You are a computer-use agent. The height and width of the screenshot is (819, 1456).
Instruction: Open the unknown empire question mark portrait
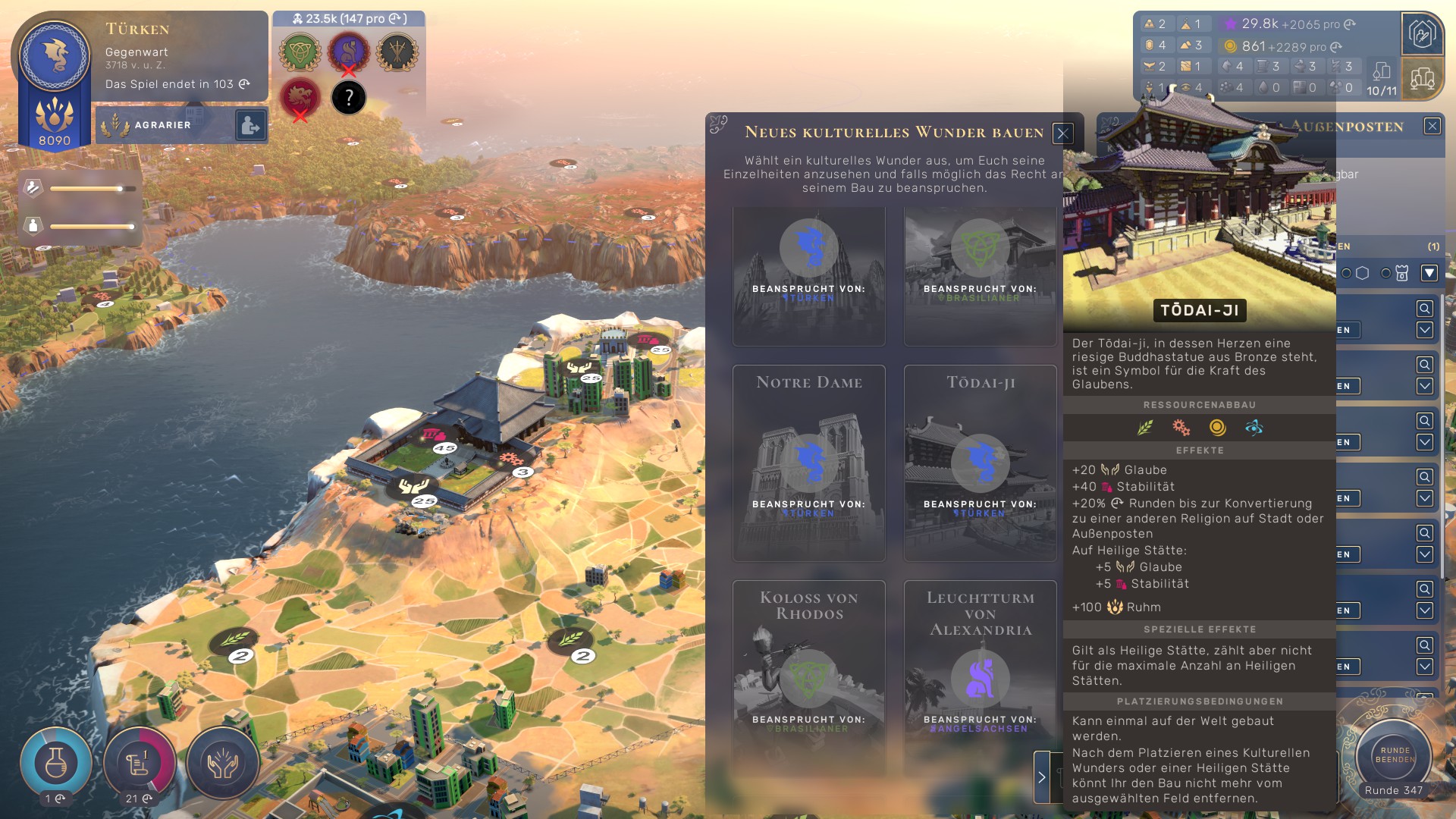coord(349,98)
